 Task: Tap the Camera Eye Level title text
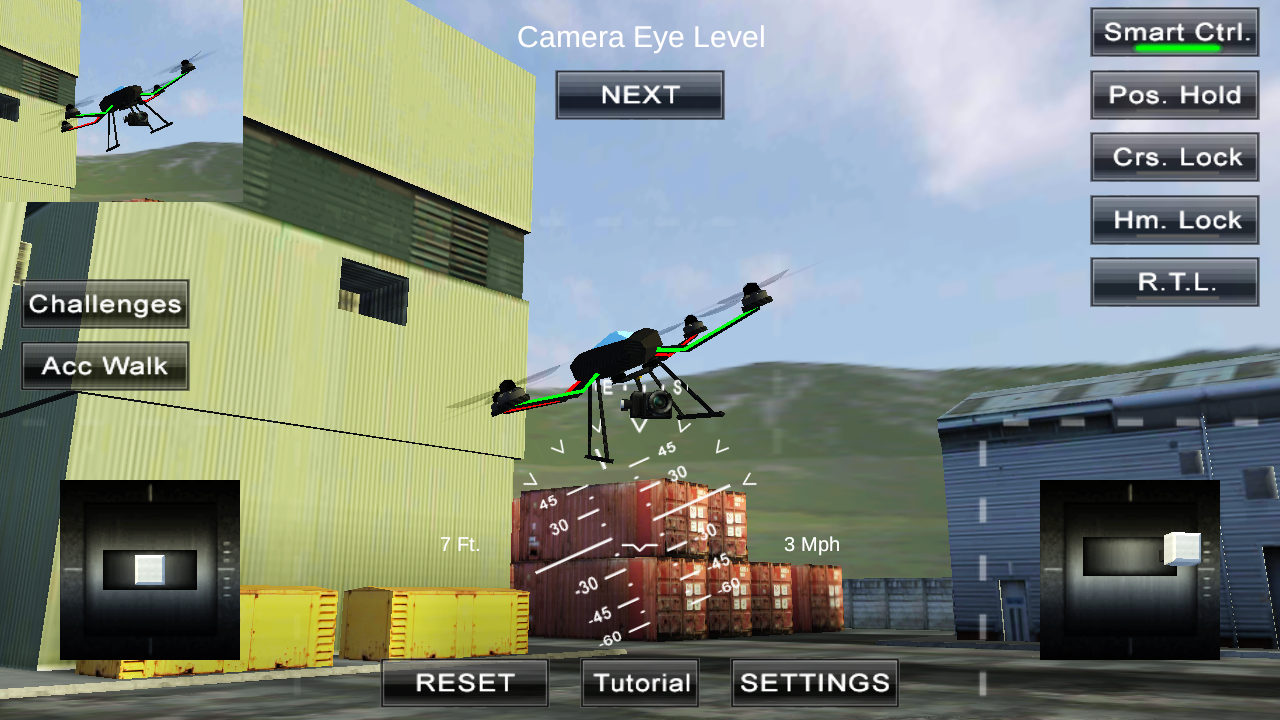[641, 37]
